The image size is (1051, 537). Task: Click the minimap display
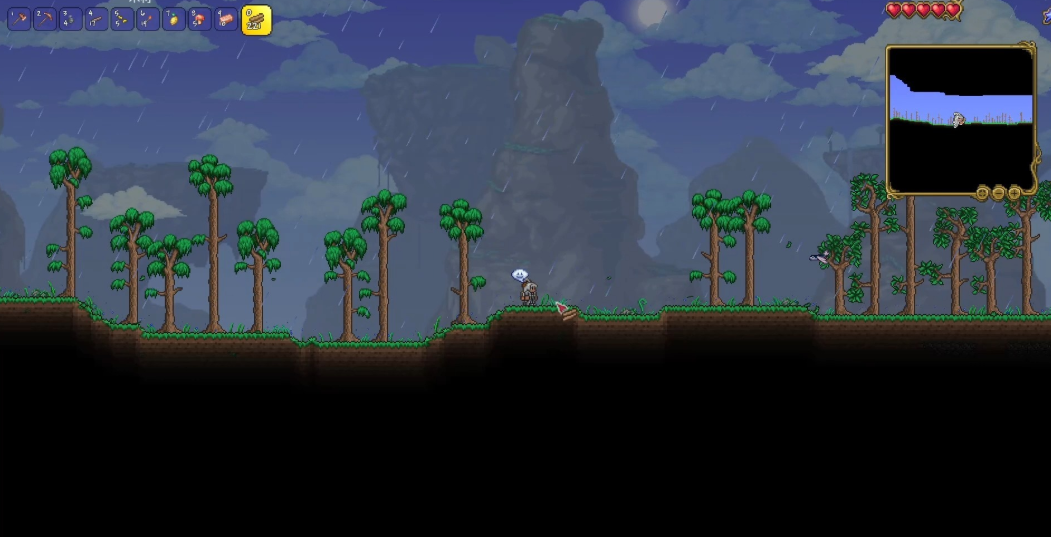coord(960,119)
